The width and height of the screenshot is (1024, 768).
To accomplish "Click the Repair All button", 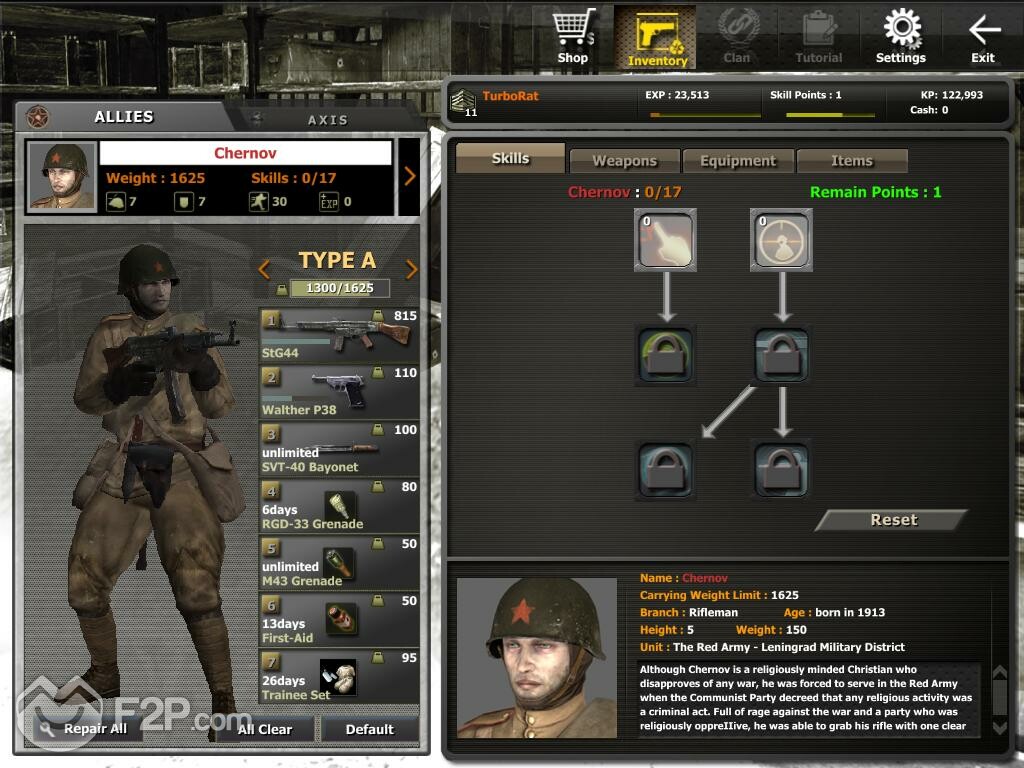I will [86, 729].
